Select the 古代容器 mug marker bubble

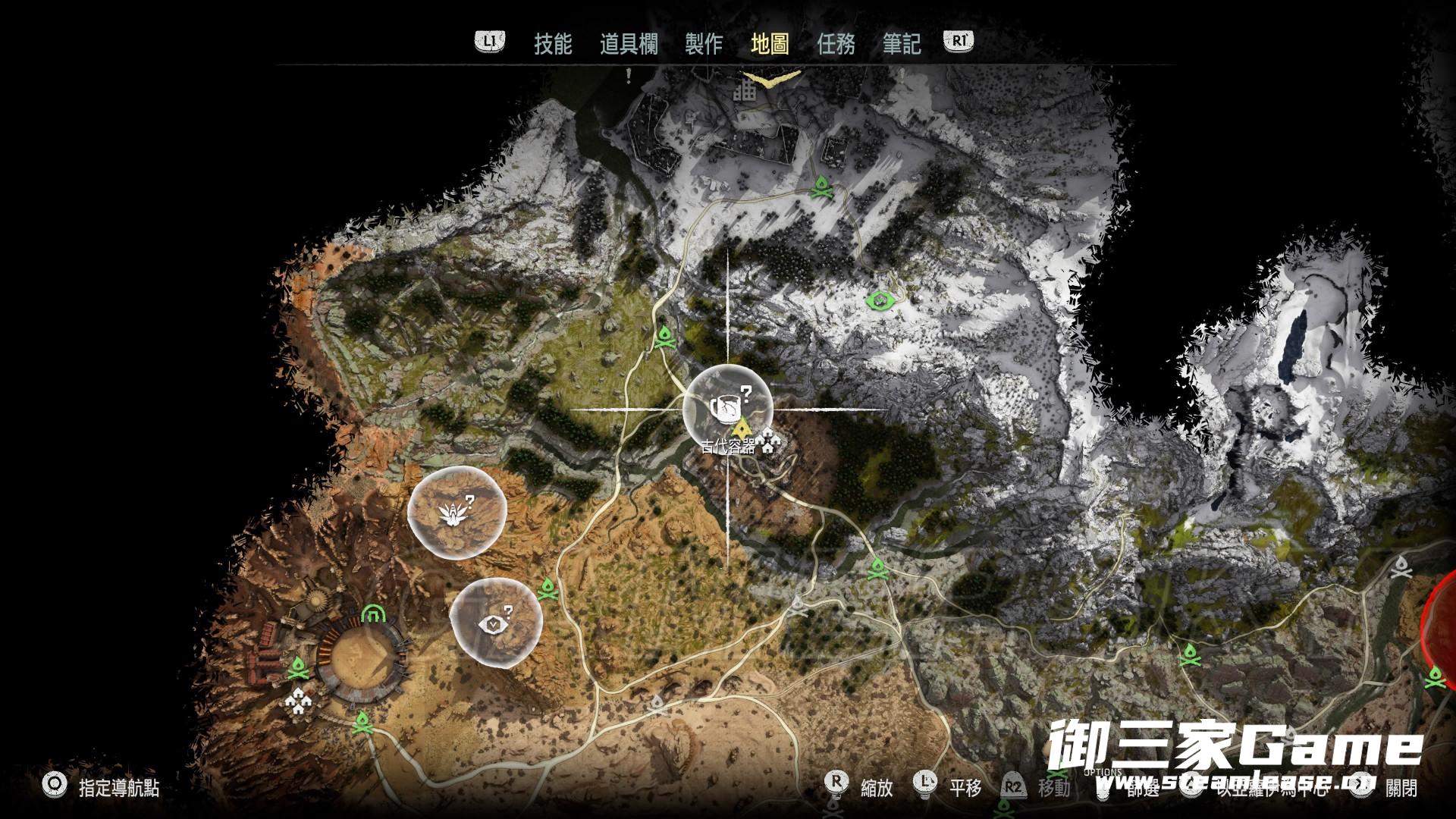[727, 409]
